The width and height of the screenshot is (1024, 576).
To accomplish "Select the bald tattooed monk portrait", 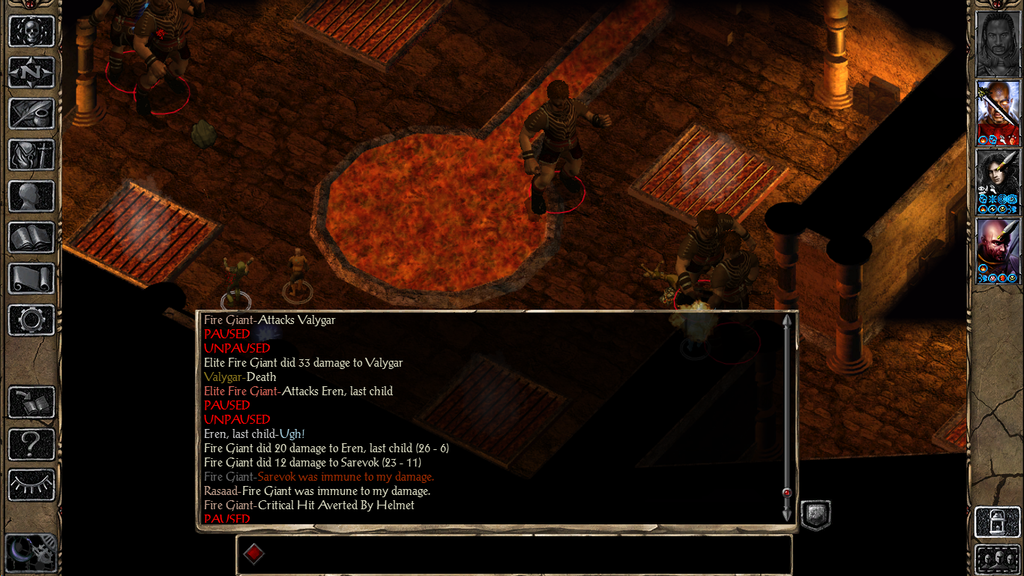I will pyautogui.click(x=997, y=250).
